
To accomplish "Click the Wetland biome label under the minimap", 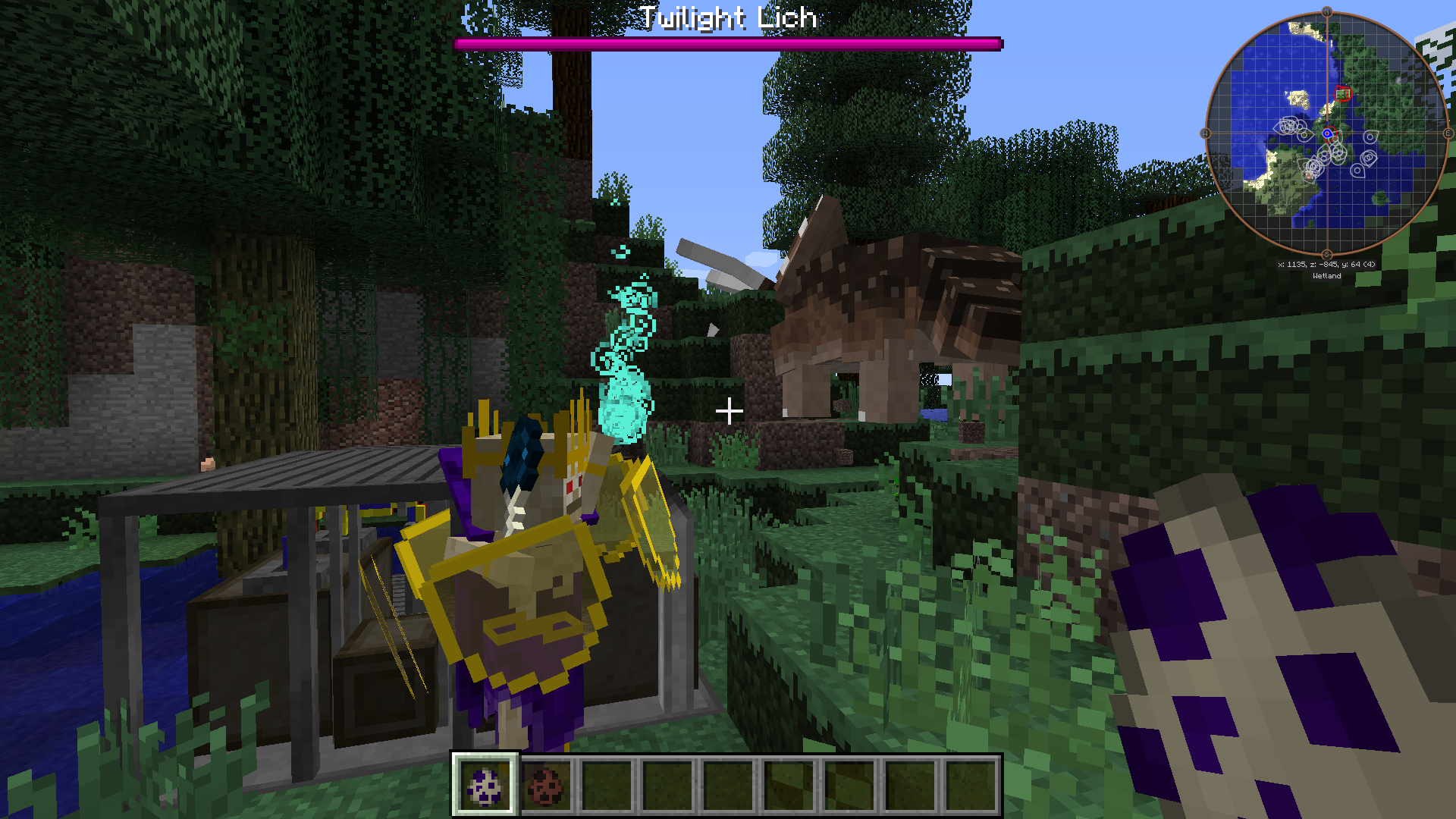I will coord(1328,276).
